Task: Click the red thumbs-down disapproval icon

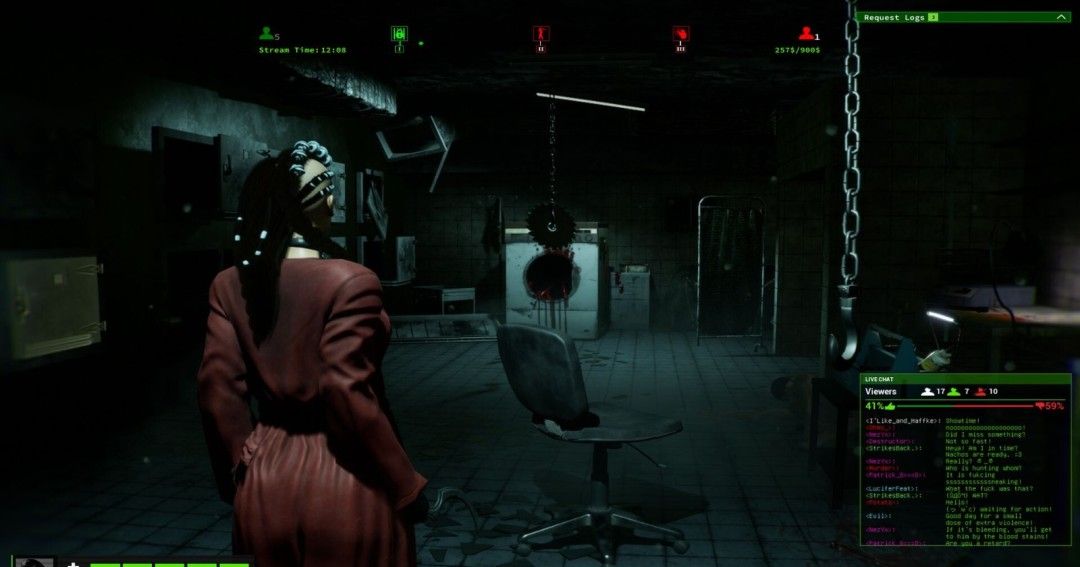Action: (1040, 406)
